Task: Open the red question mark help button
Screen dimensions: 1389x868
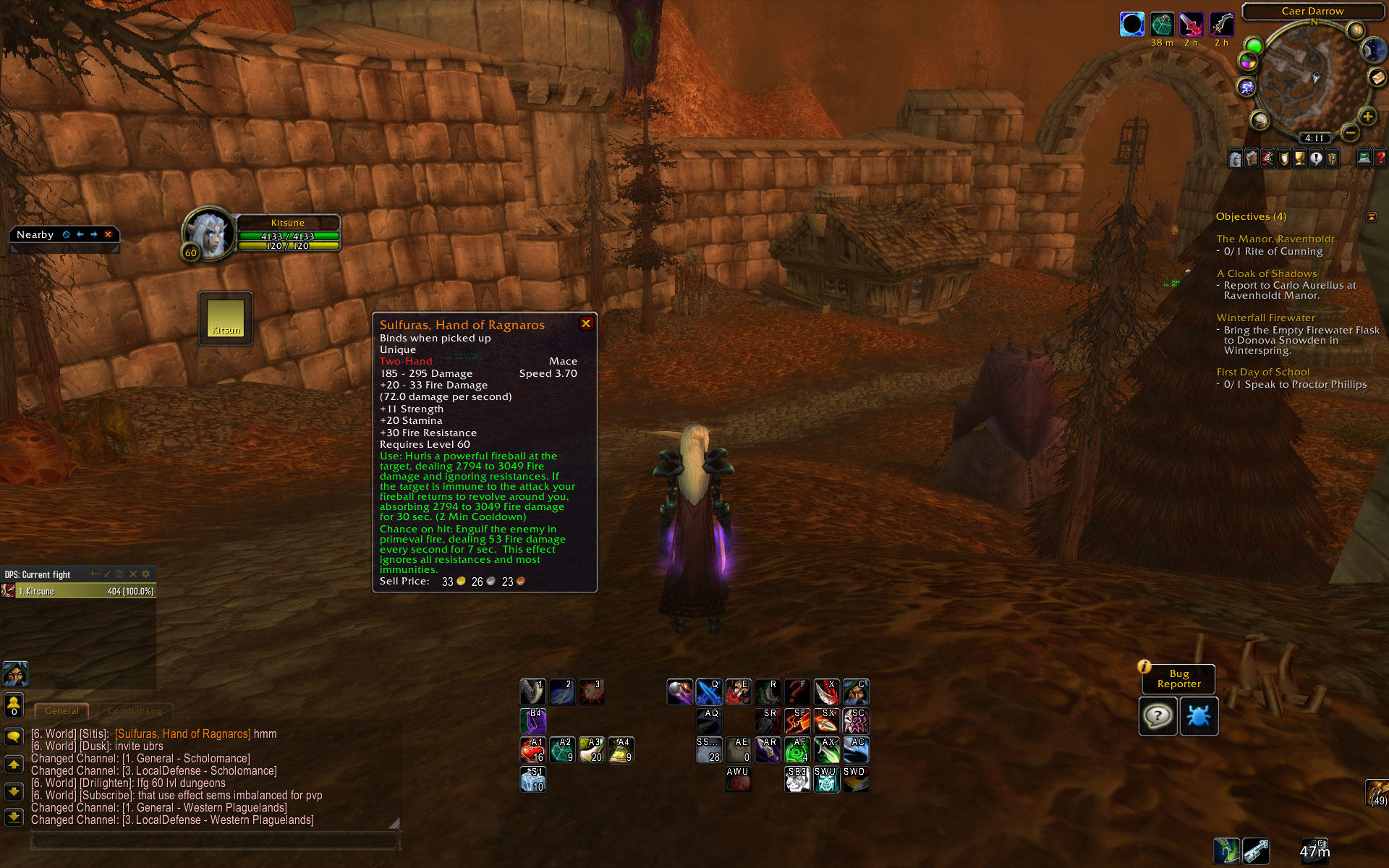Action: [x=1380, y=158]
